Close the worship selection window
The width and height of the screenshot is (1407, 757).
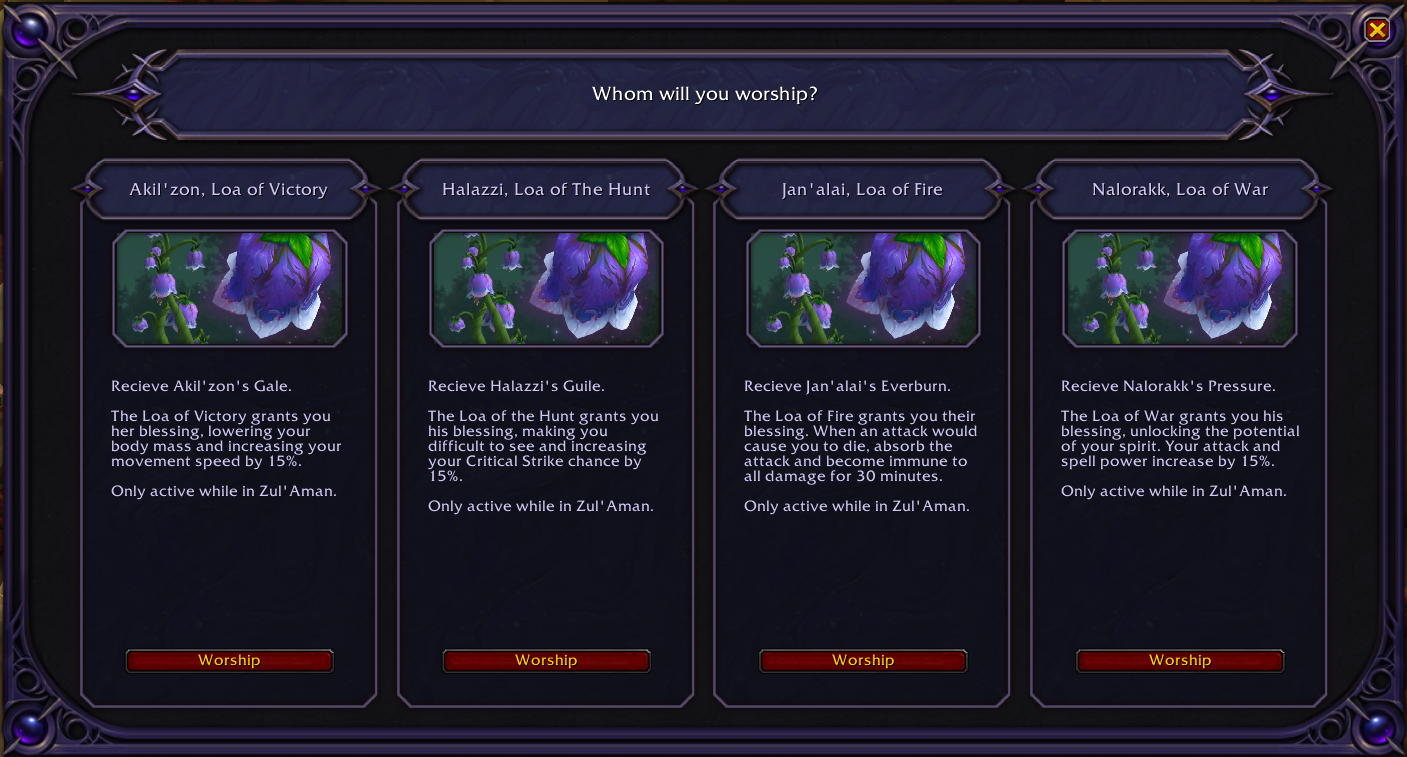click(1377, 30)
